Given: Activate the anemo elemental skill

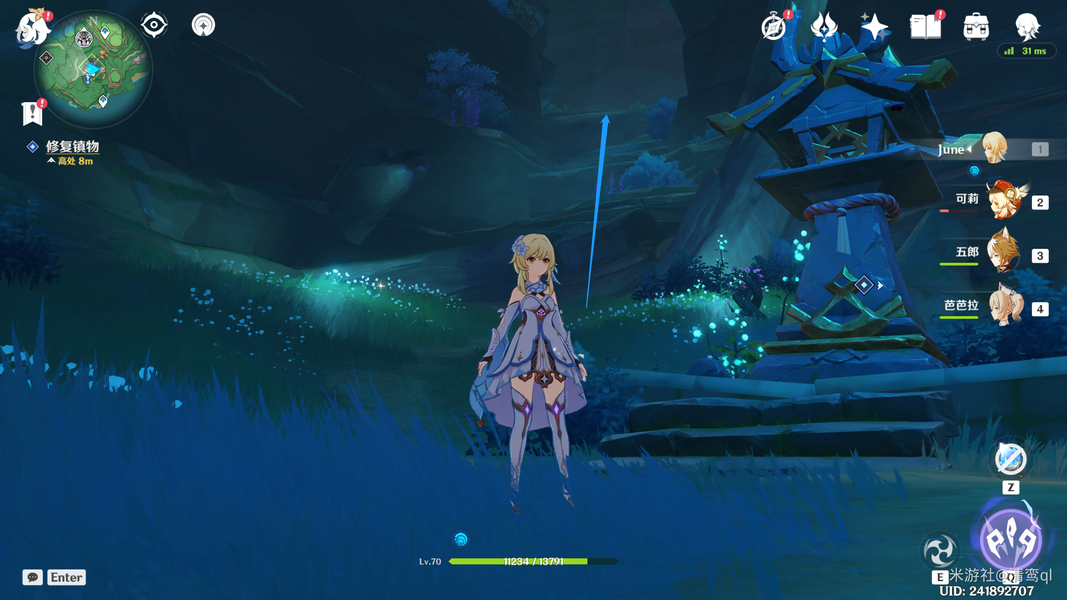Looking at the screenshot, I should pyautogui.click(x=940, y=551).
